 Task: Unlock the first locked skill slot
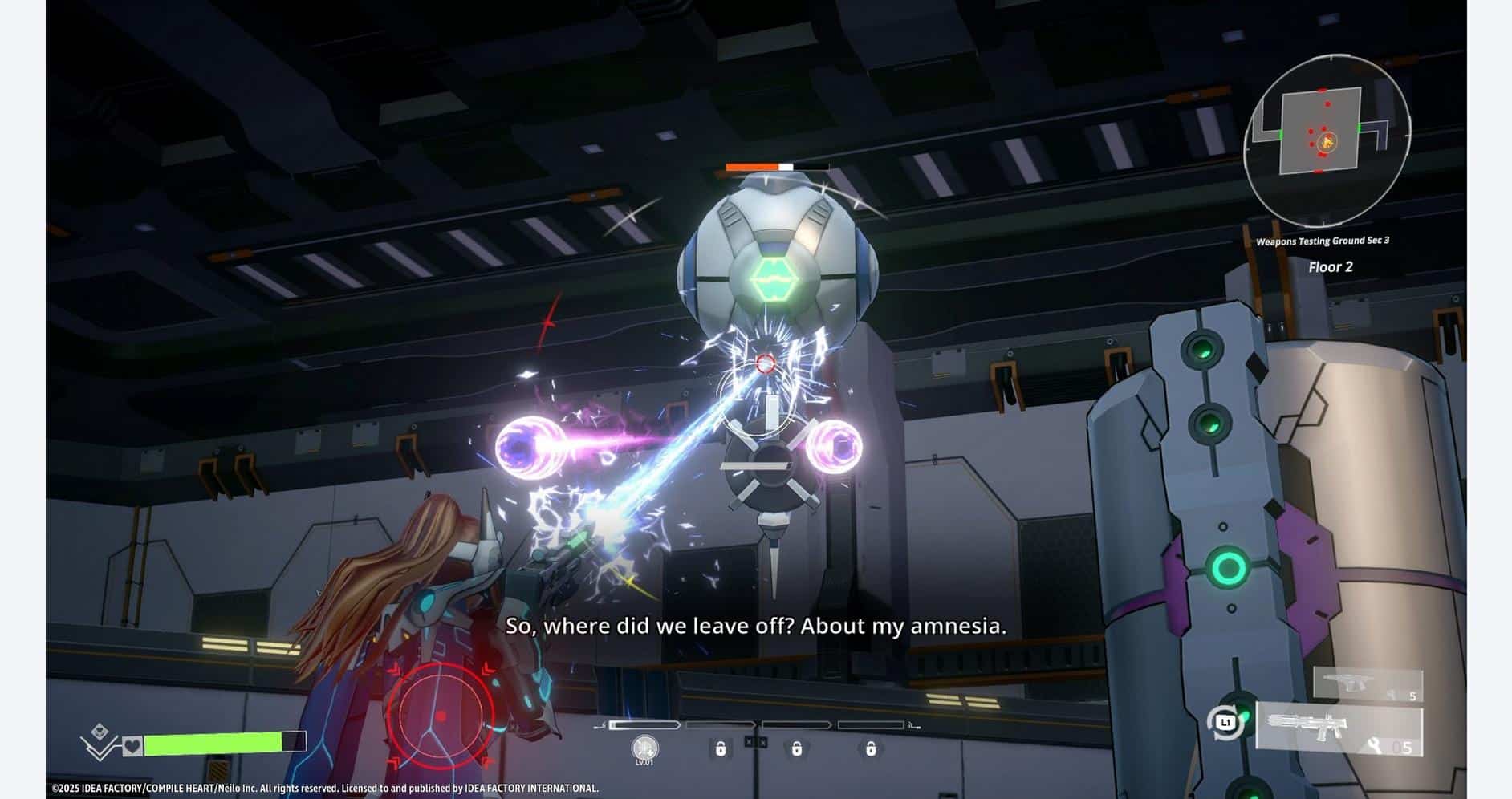[721, 749]
